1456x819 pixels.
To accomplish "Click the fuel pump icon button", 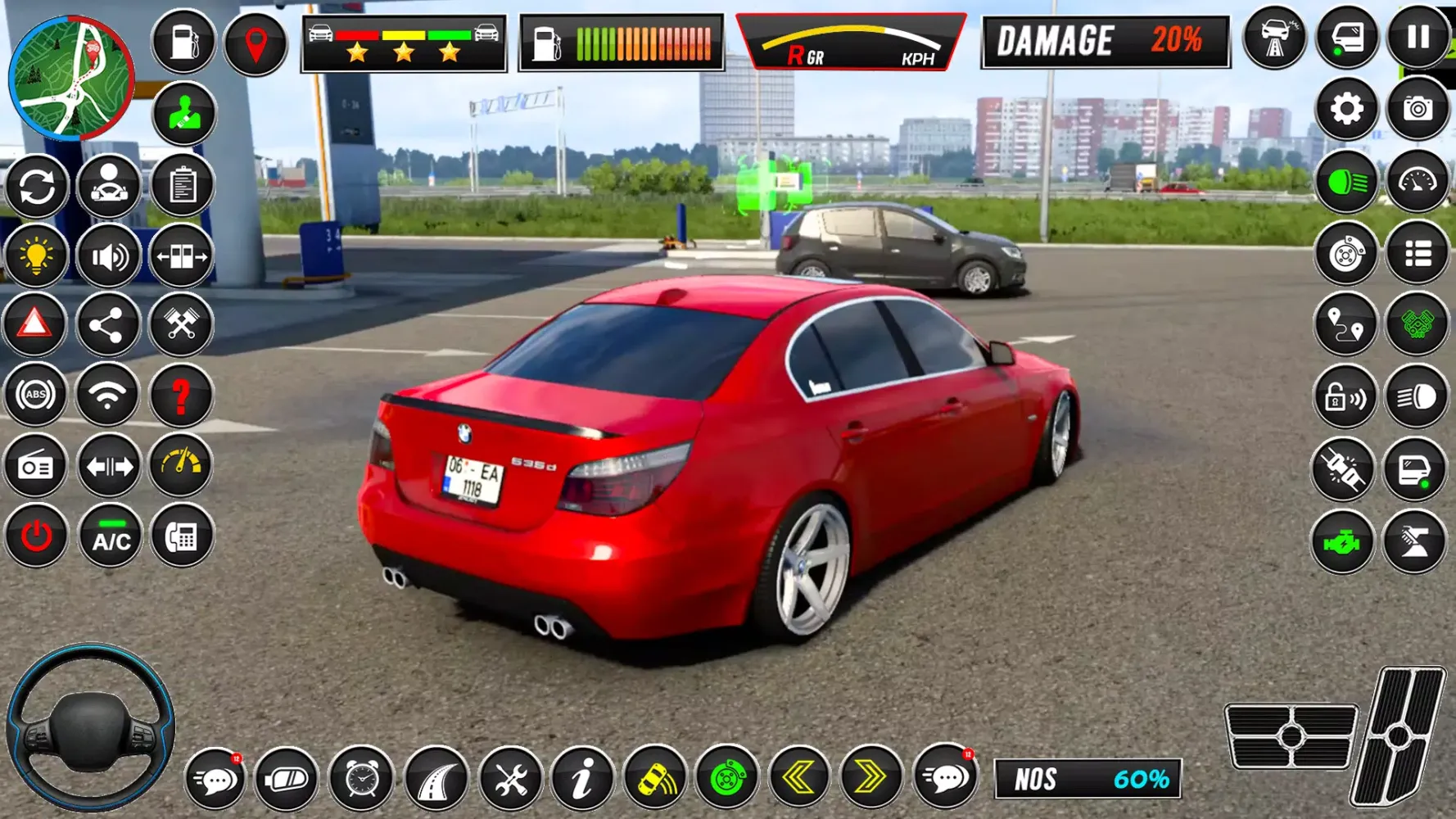I will 183,40.
